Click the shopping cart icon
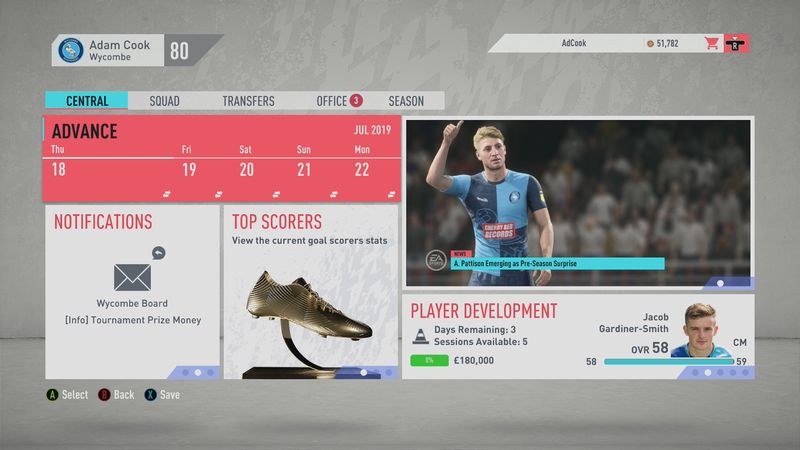 (712, 44)
